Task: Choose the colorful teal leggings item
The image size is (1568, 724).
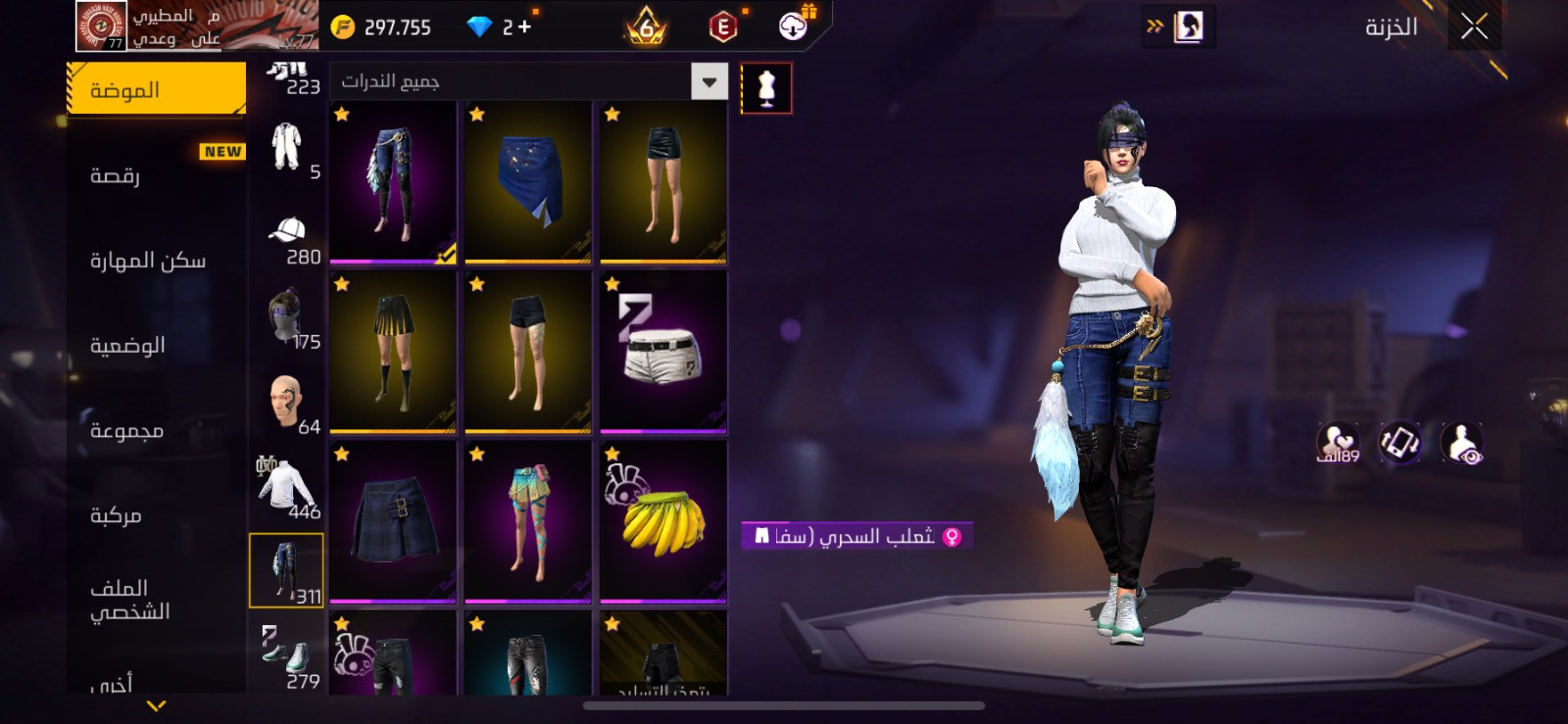Action: coord(528,521)
